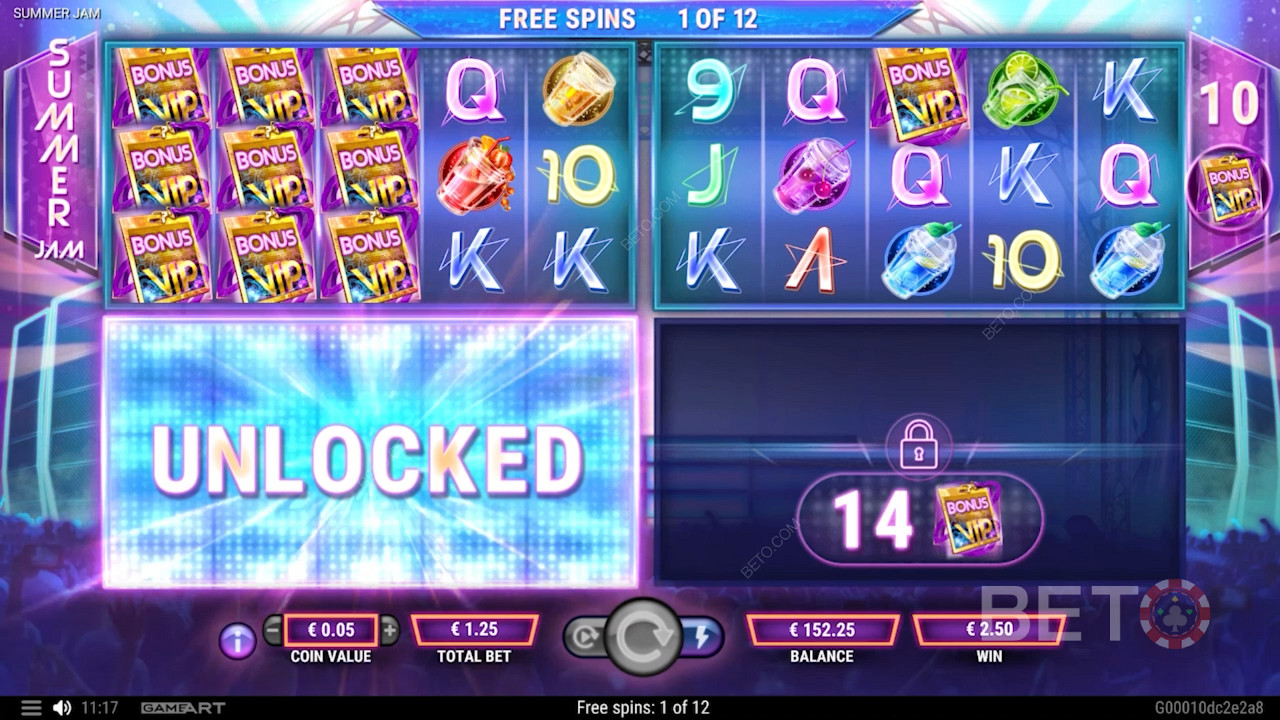Open the info paytable button
This screenshot has height=720, width=1280.
[237, 642]
